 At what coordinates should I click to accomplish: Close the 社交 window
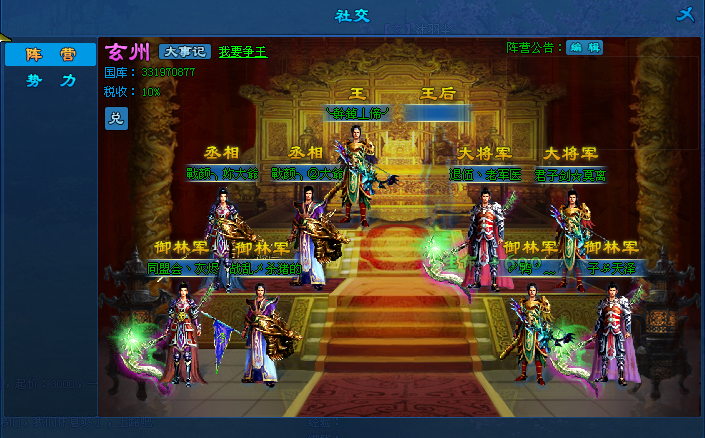(x=685, y=14)
